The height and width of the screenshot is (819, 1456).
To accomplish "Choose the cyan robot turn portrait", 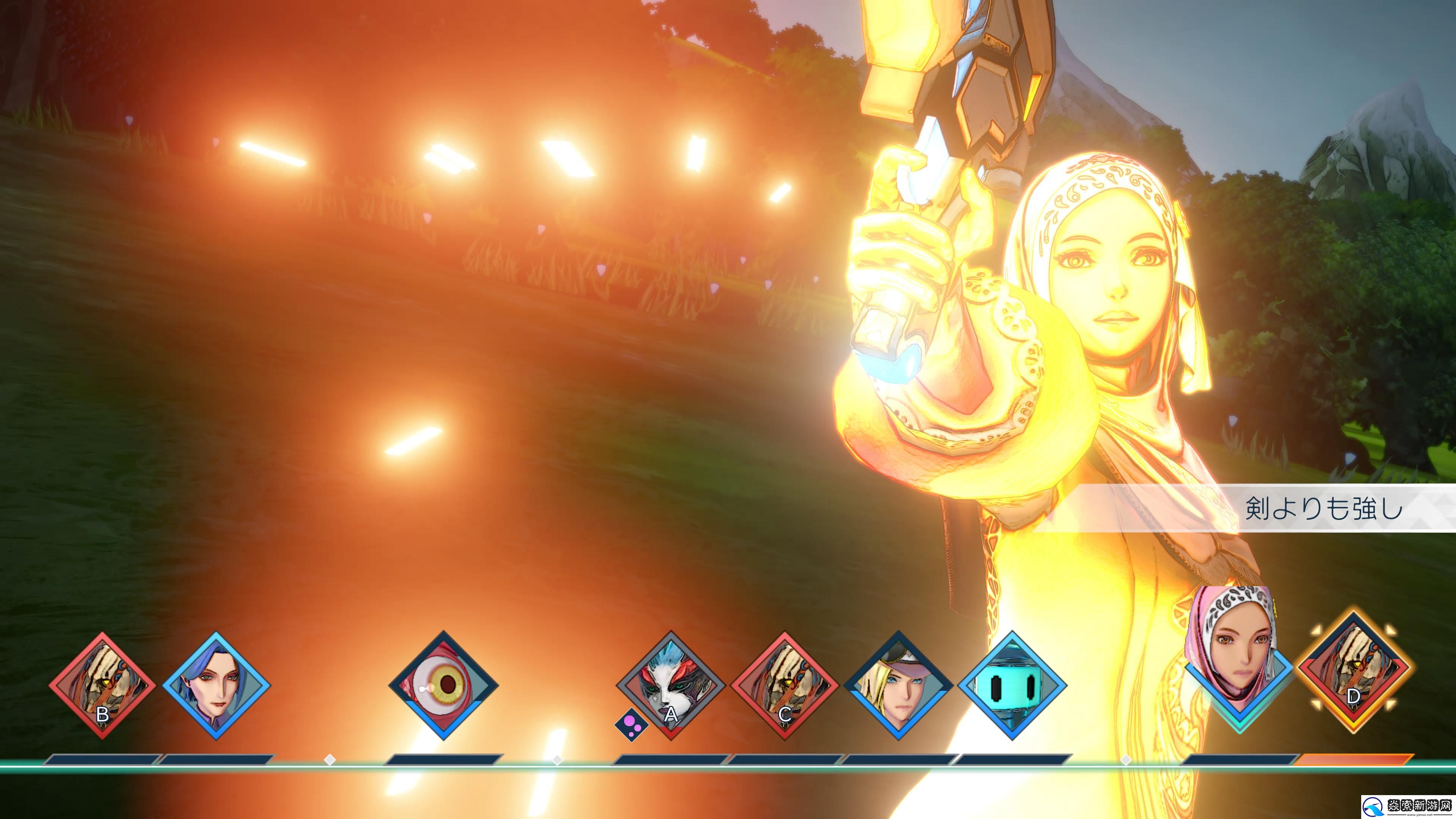I will [x=1011, y=685].
